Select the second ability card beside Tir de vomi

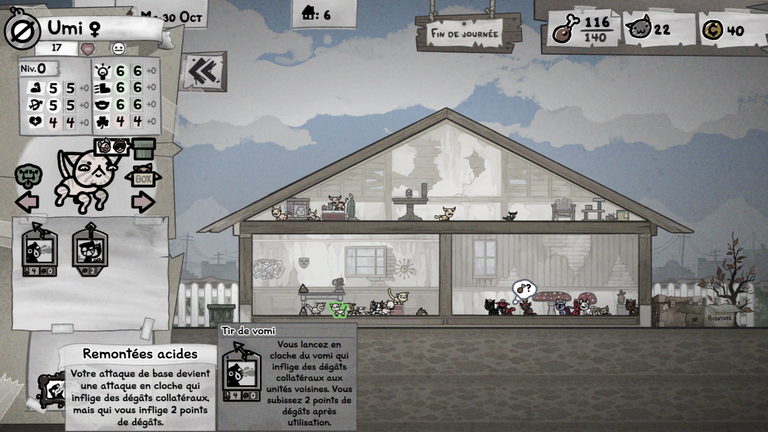click(90, 250)
